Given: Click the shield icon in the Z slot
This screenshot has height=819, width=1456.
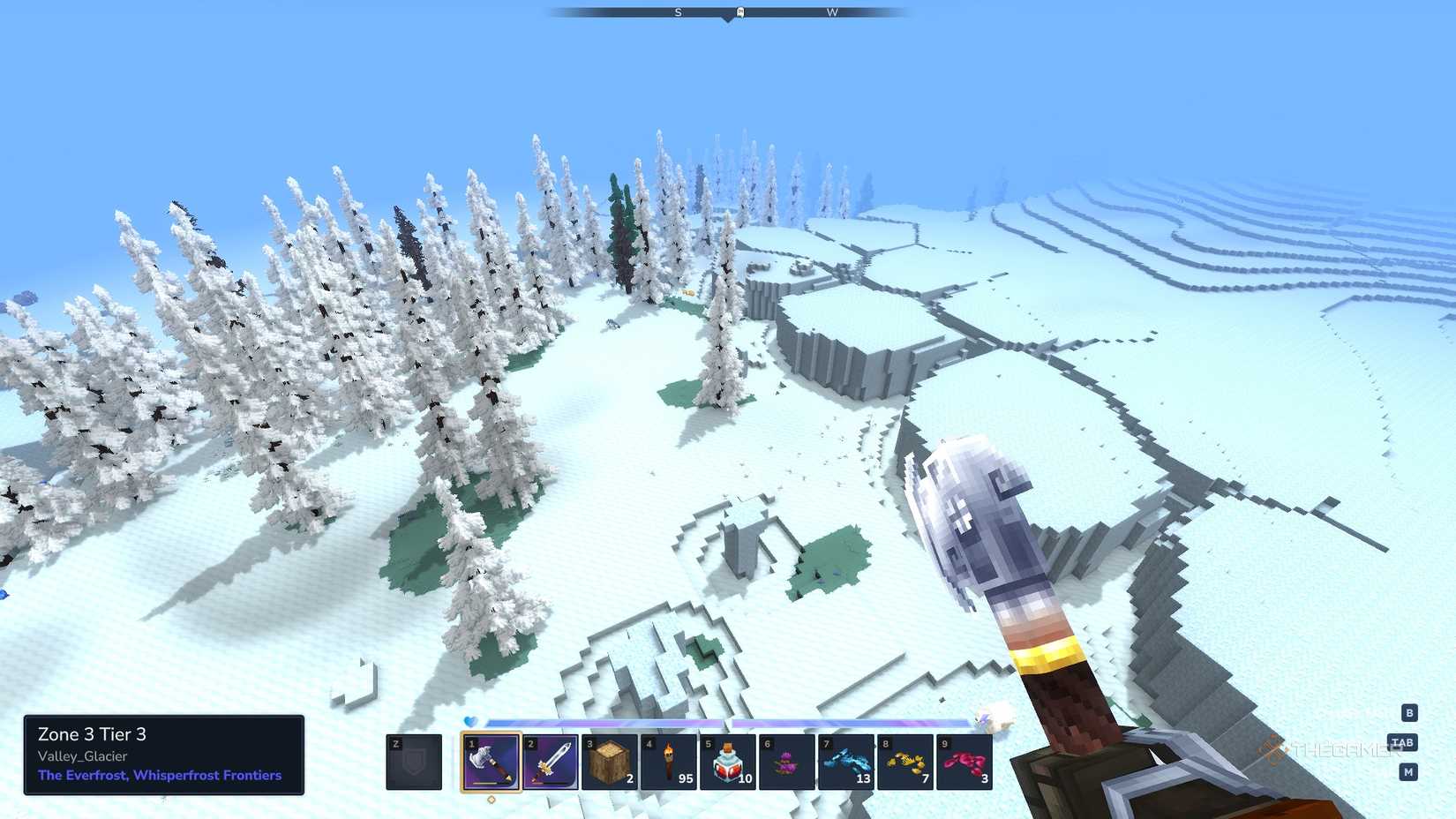Looking at the screenshot, I should [412, 763].
